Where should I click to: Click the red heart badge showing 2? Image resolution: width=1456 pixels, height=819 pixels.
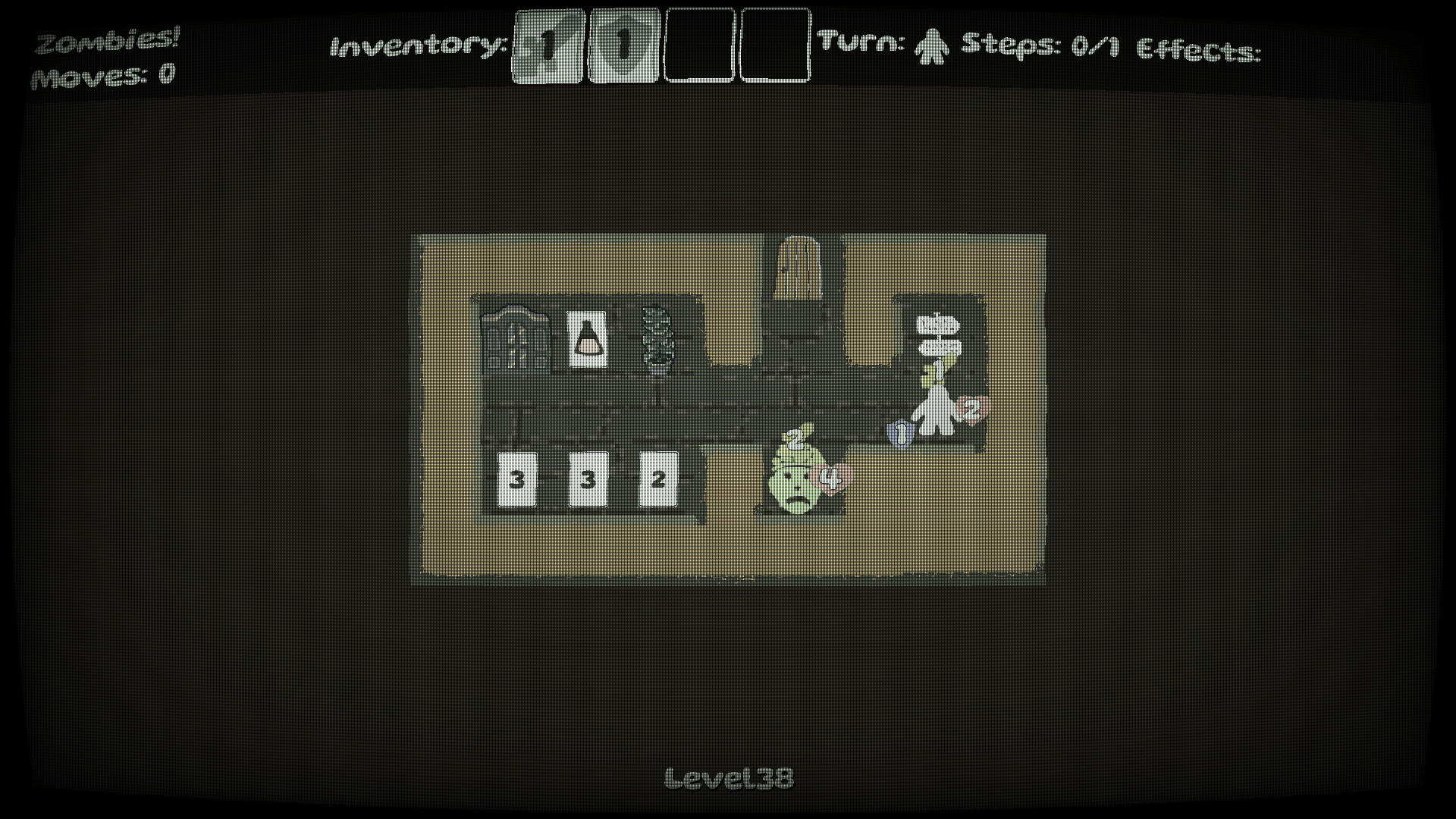coord(971,409)
